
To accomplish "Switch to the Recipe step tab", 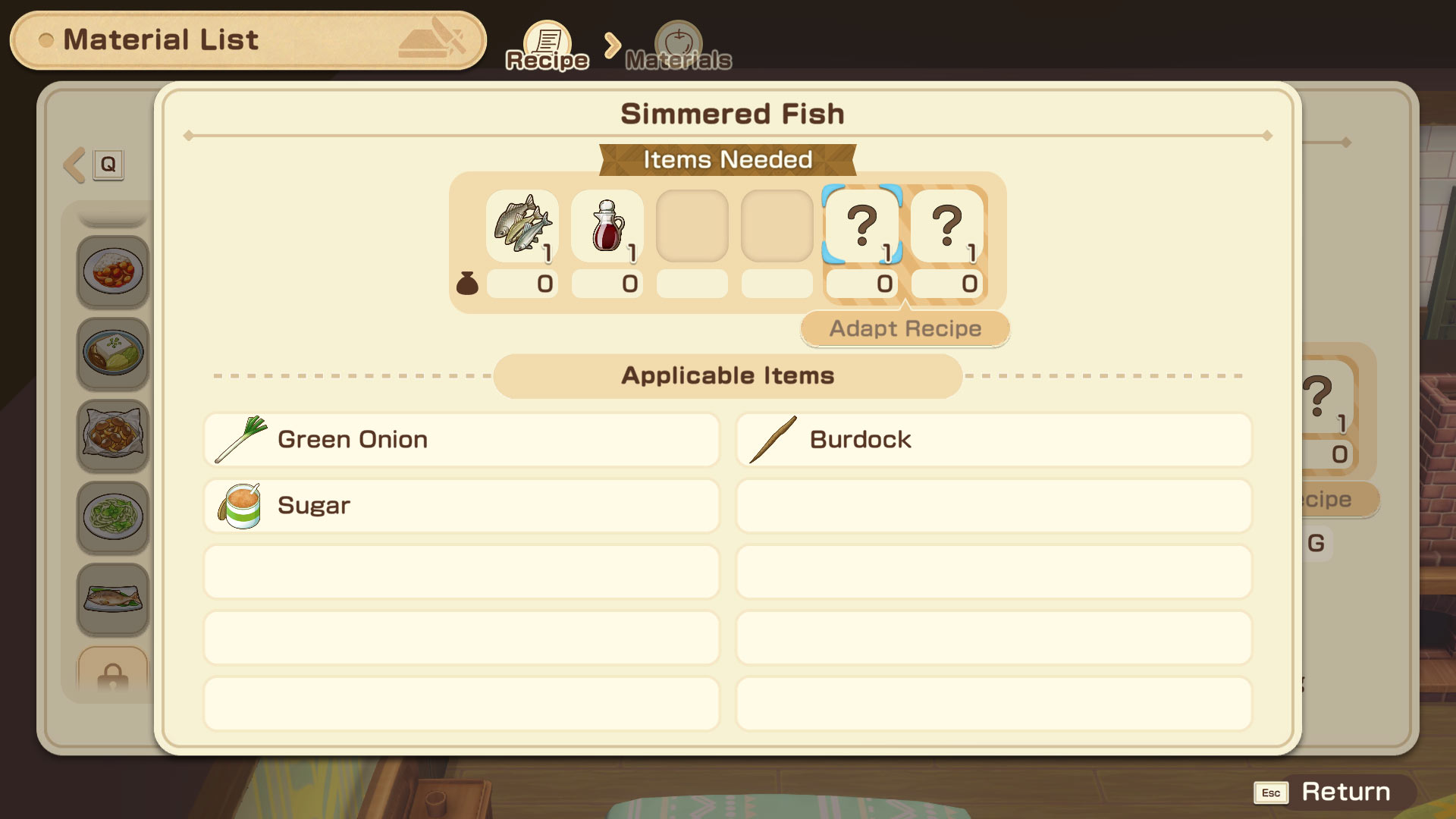I will (x=548, y=47).
